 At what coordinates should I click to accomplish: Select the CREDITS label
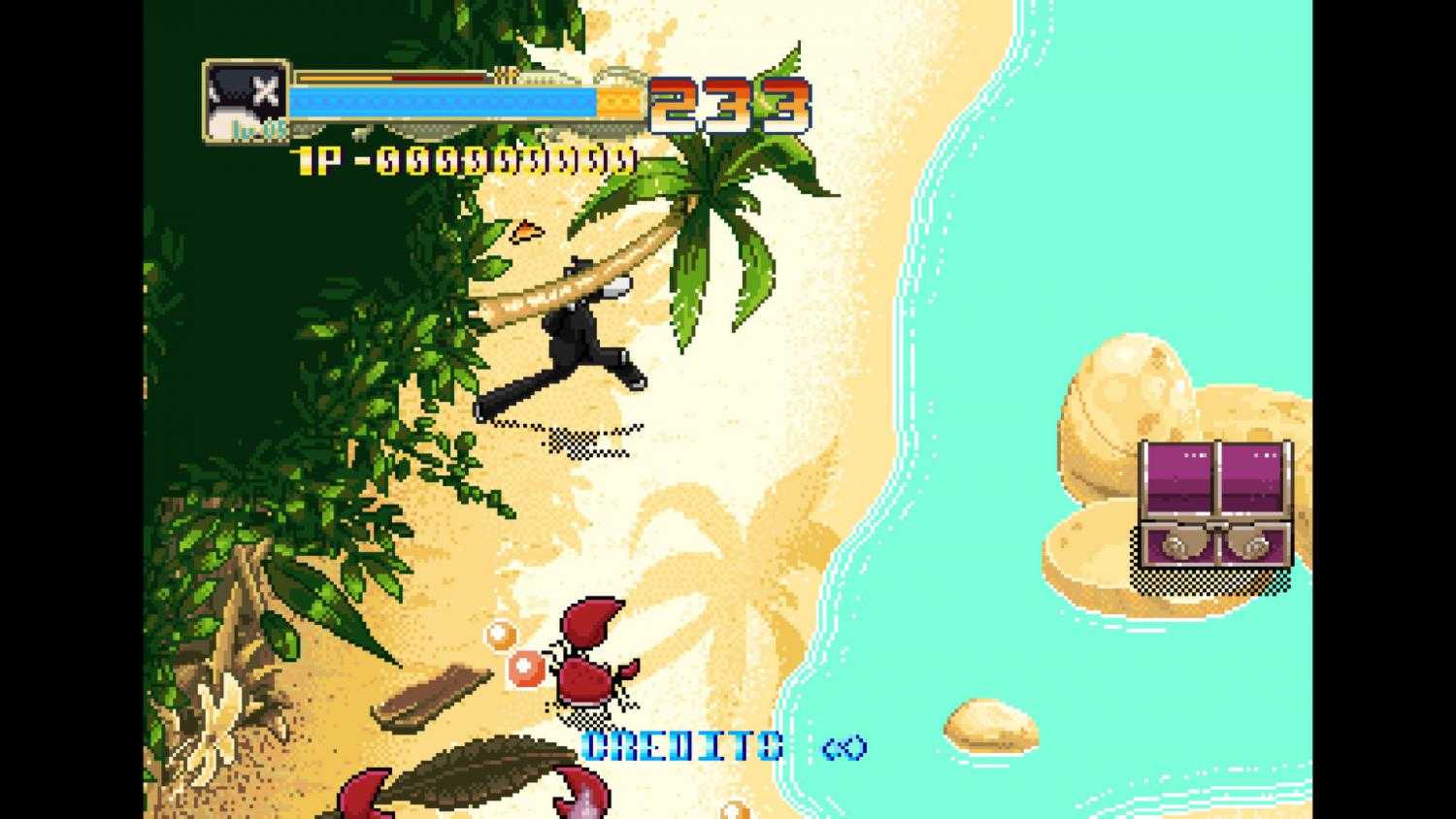679,745
